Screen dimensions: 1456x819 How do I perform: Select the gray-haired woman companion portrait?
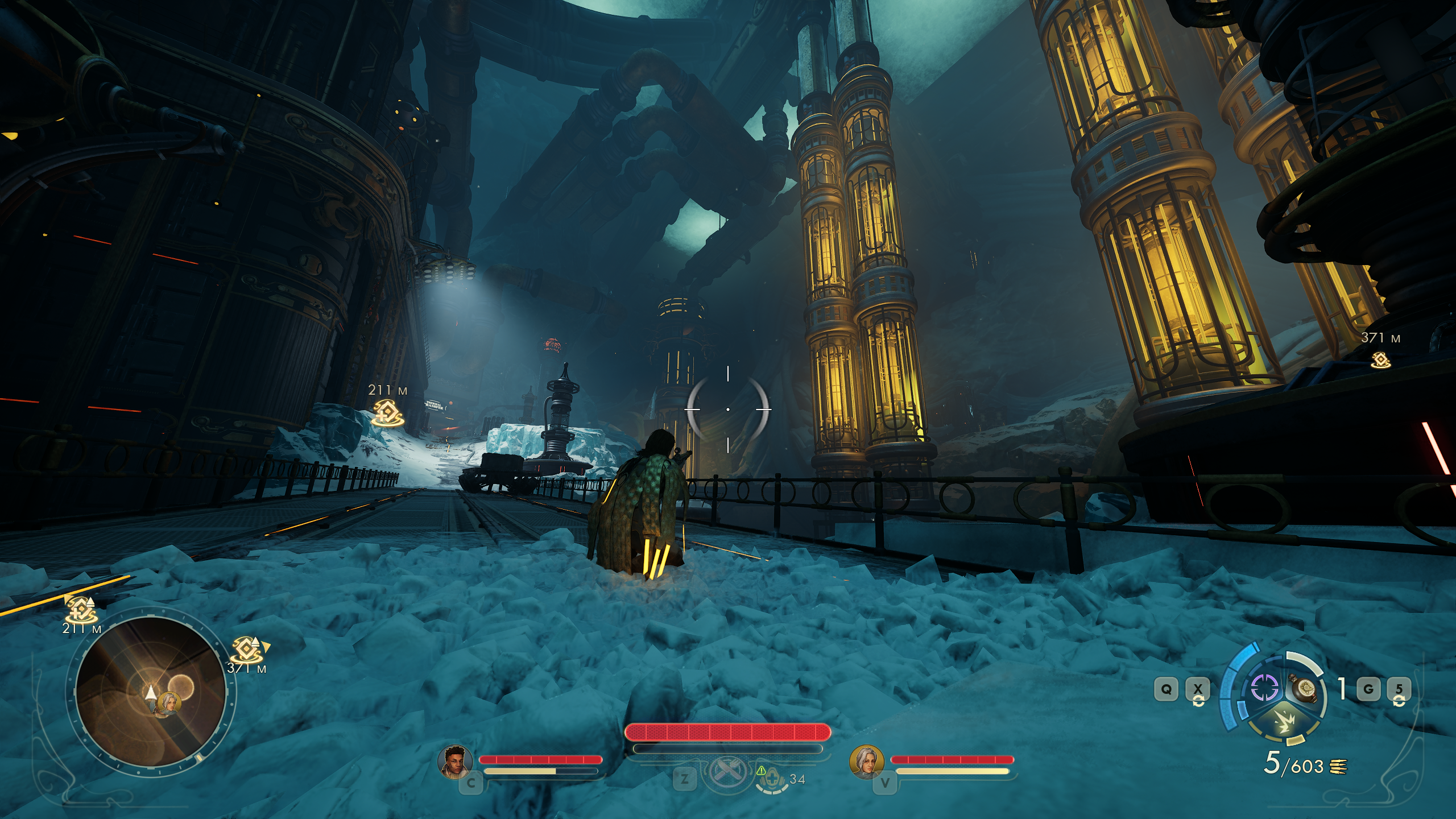coord(866,762)
